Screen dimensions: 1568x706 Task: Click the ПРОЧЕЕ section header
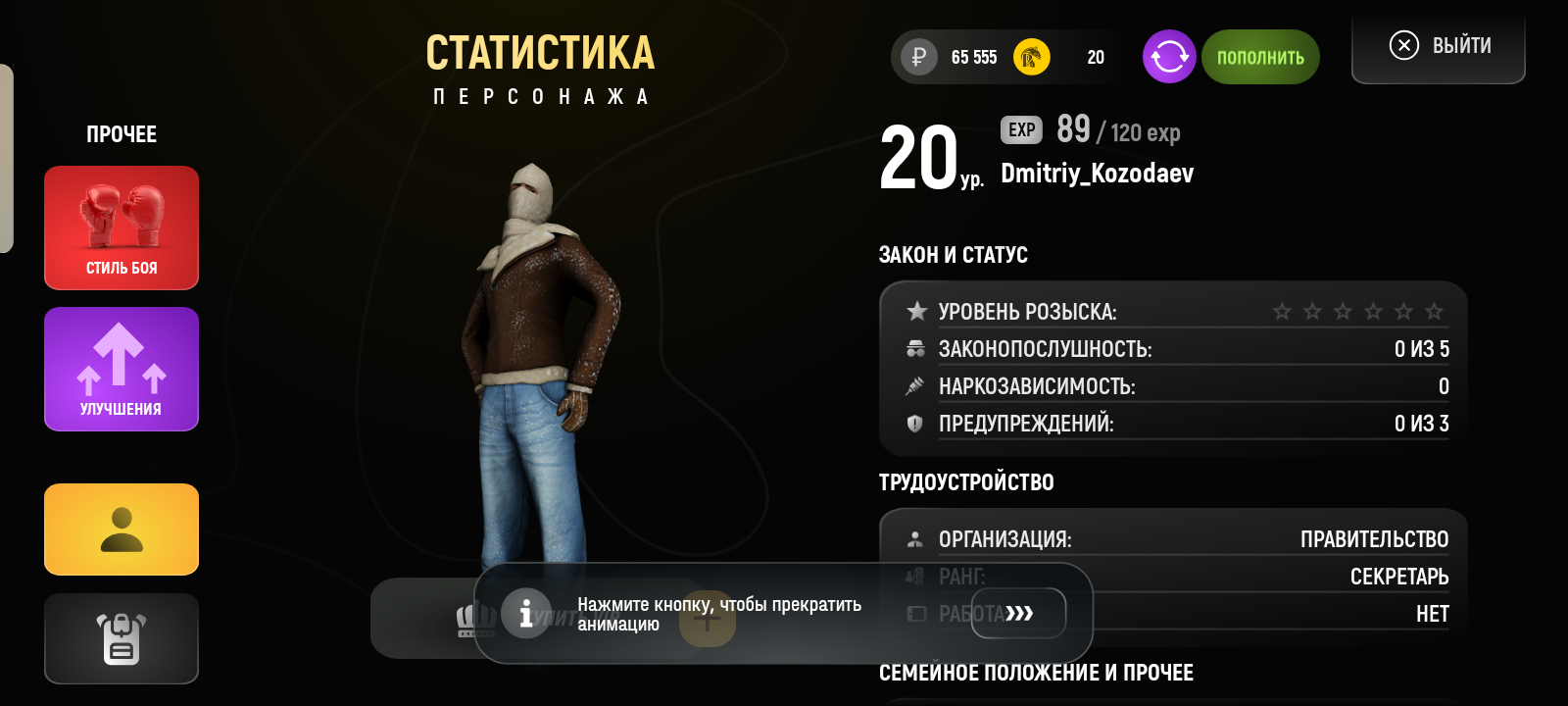(121, 134)
